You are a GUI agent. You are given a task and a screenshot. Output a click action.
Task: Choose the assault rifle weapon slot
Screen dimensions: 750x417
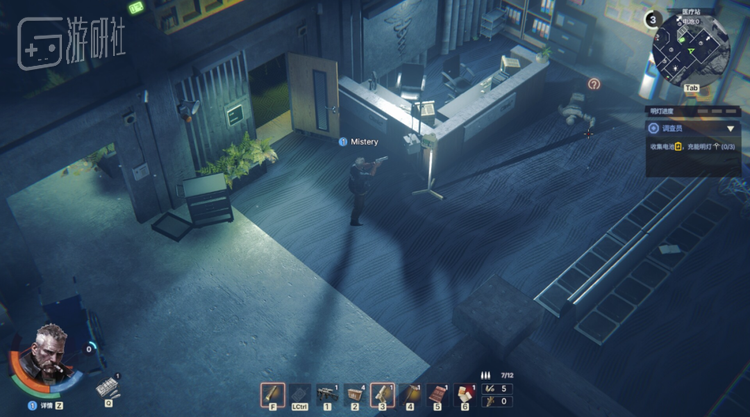pos(327,394)
